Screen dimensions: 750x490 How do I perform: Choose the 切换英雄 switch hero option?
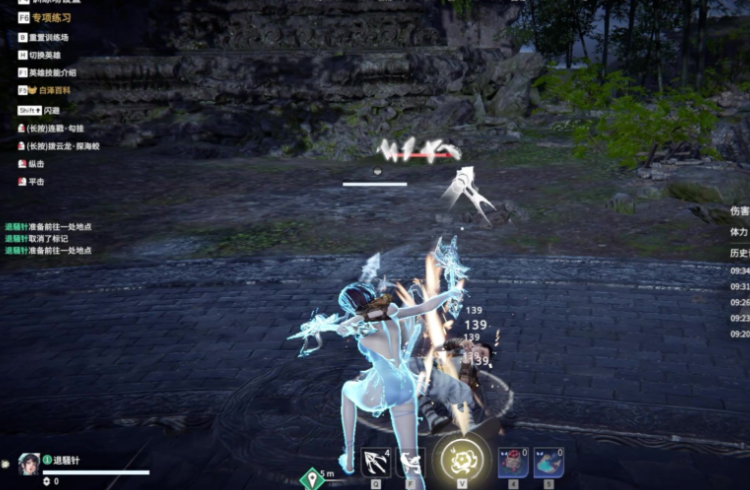point(44,55)
